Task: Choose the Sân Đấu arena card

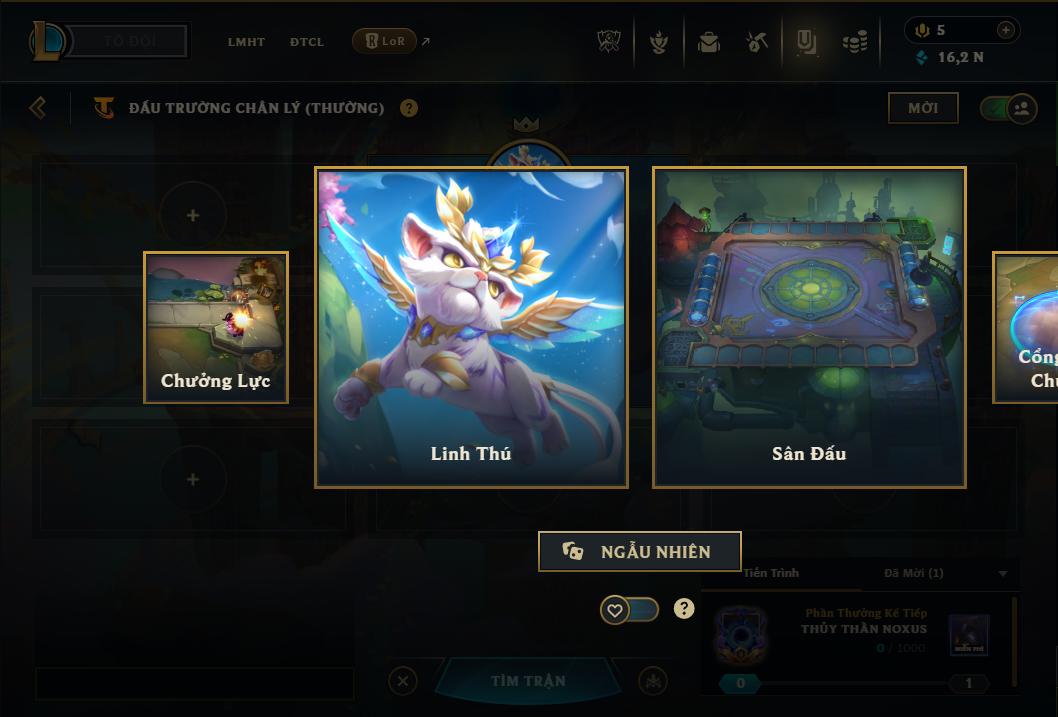Action: tap(809, 327)
